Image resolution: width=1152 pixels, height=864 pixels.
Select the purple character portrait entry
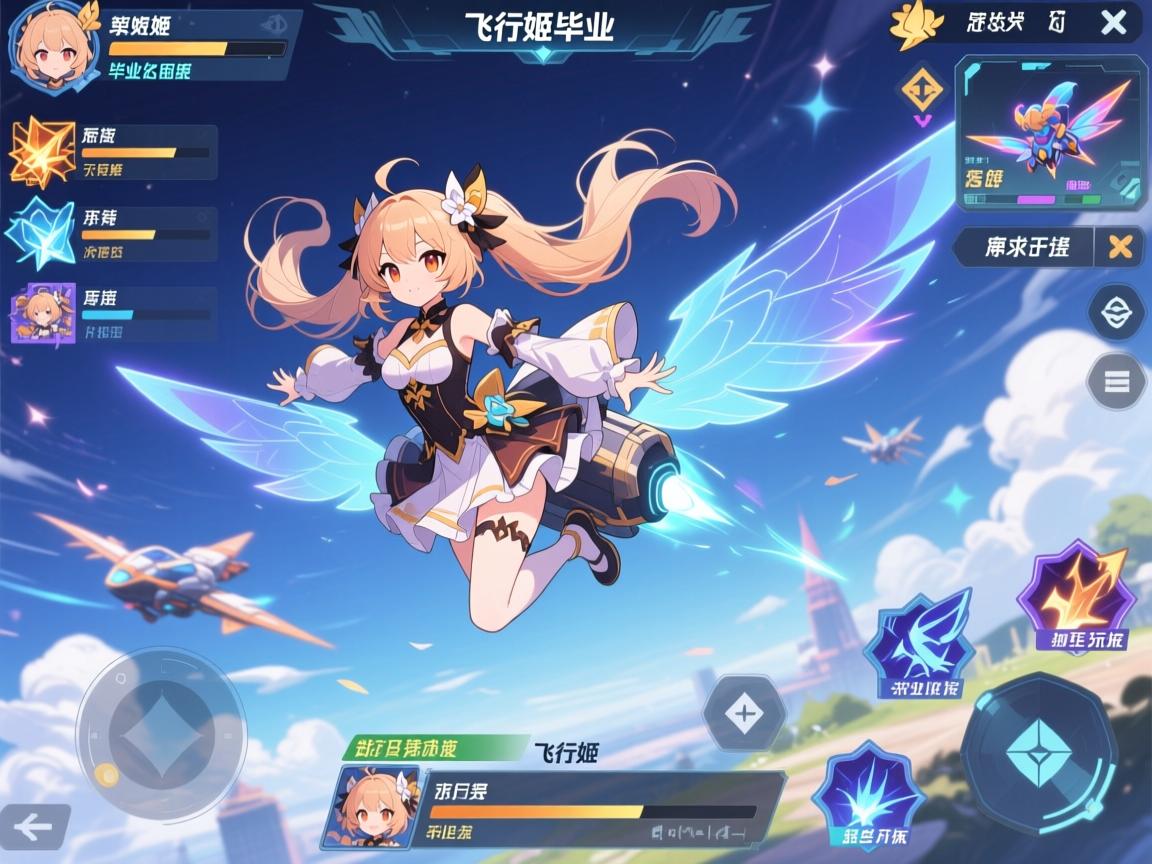[42, 314]
